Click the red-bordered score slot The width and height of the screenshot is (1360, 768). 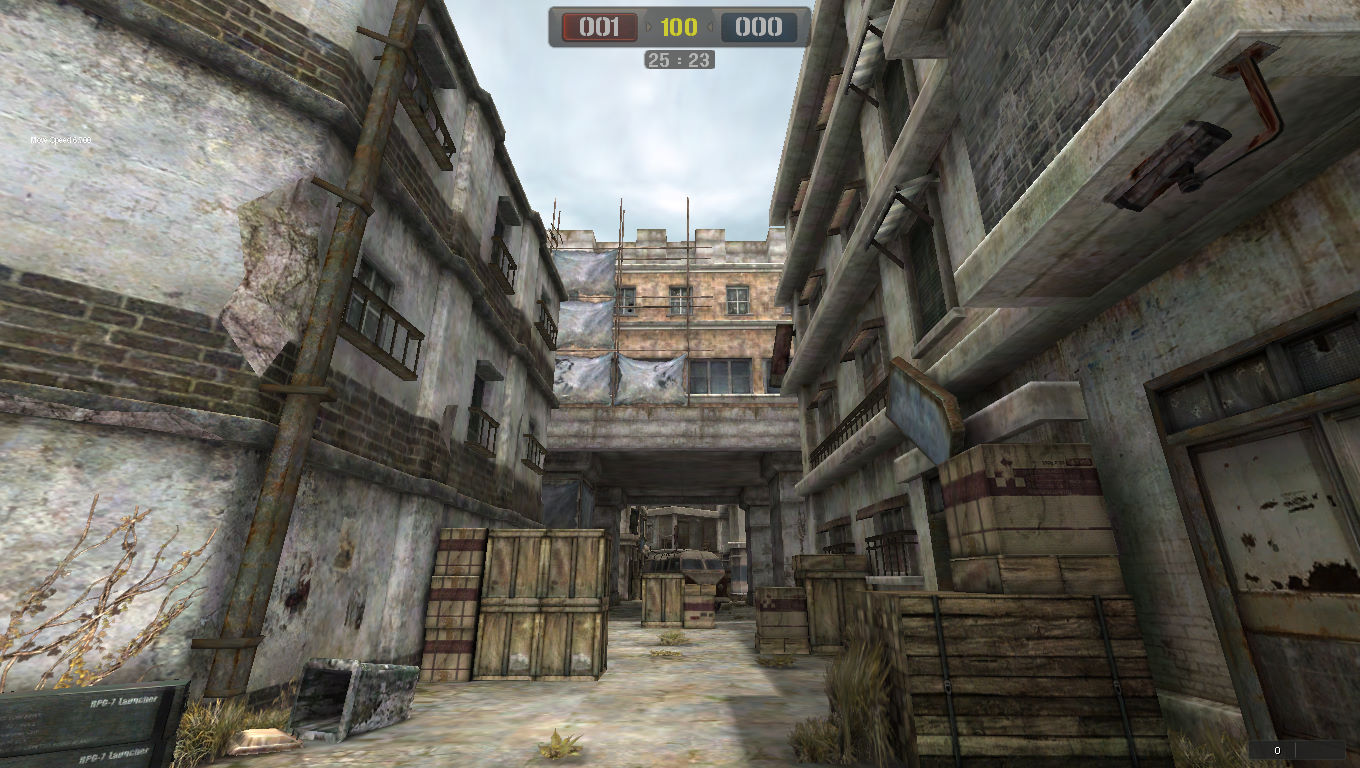pos(600,27)
